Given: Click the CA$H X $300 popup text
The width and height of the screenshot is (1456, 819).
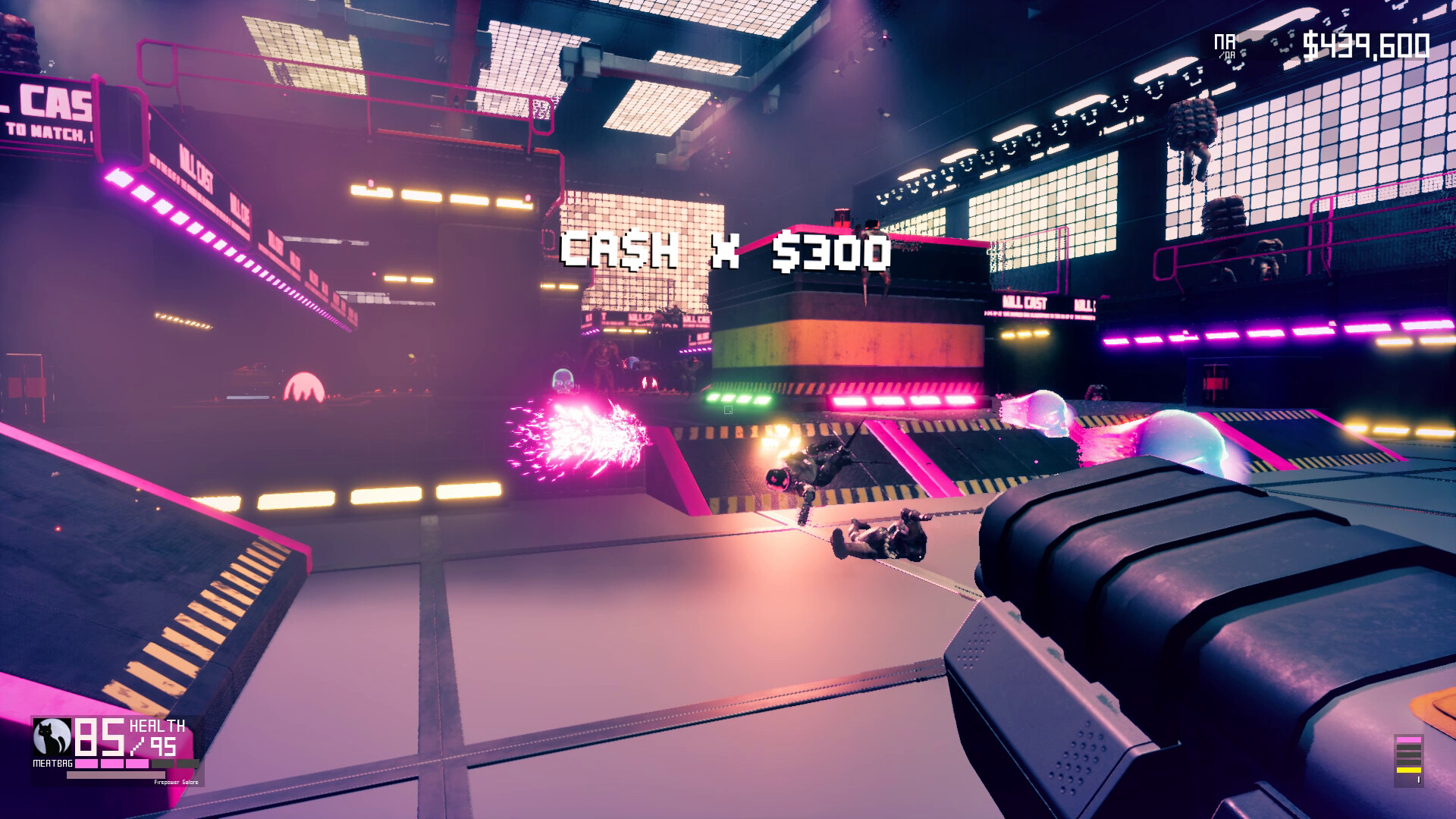Looking at the screenshot, I should click(726, 250).
